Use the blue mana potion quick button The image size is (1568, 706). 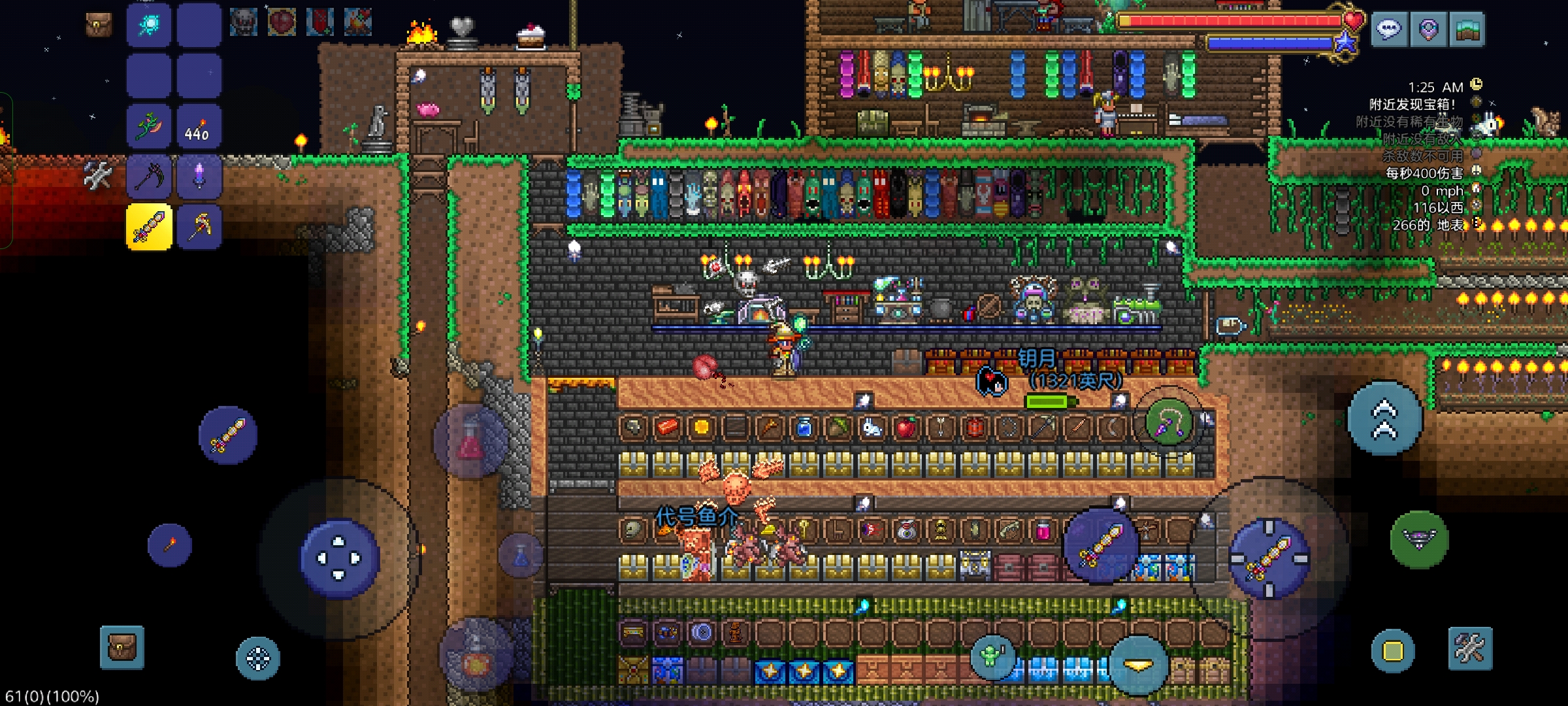tap(521, 556)
